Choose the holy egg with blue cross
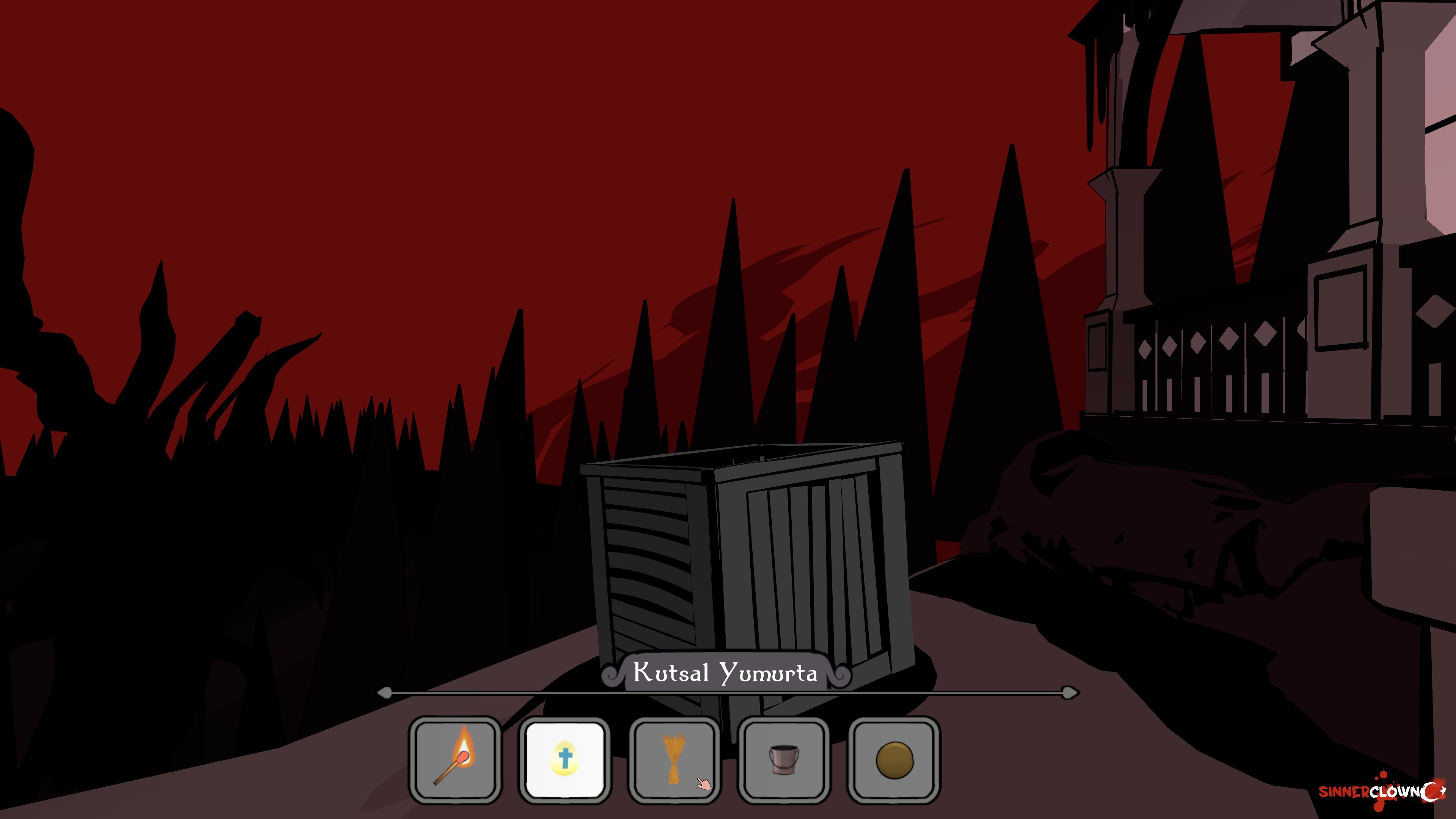The image size is (1456, 819). [565, 759]
